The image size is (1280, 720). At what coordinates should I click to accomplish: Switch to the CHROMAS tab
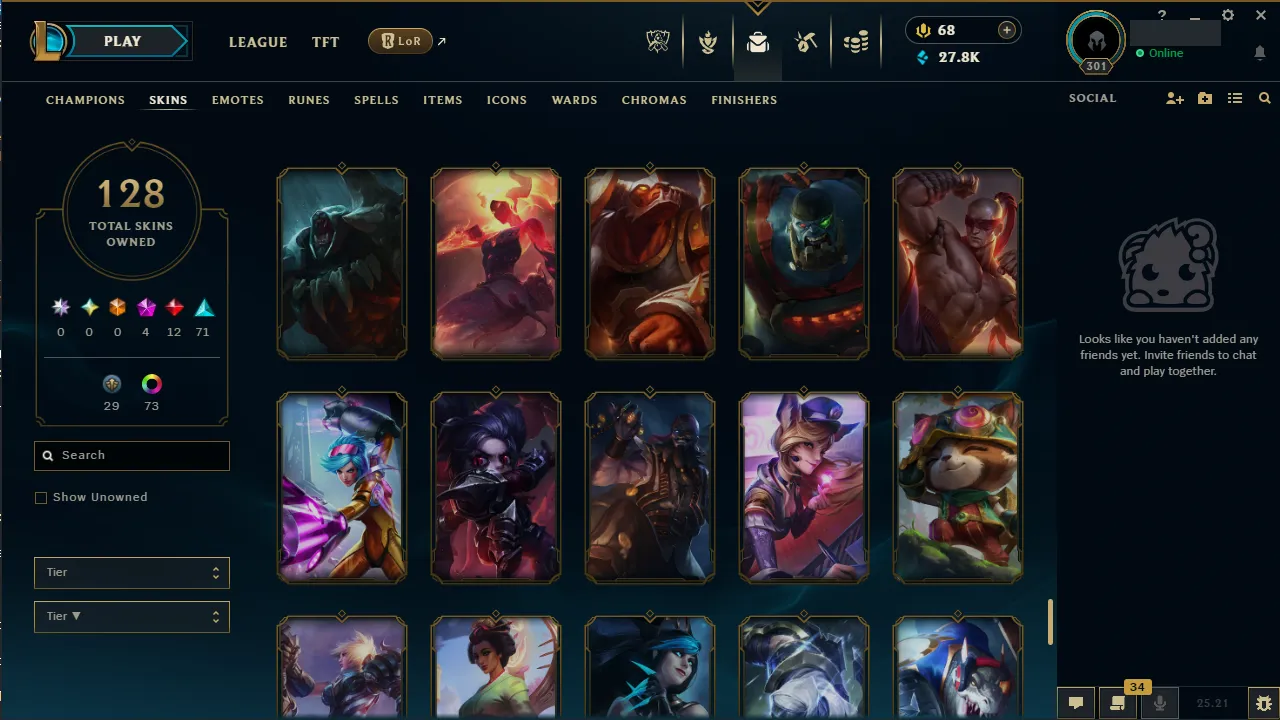[x=654, y=100]
